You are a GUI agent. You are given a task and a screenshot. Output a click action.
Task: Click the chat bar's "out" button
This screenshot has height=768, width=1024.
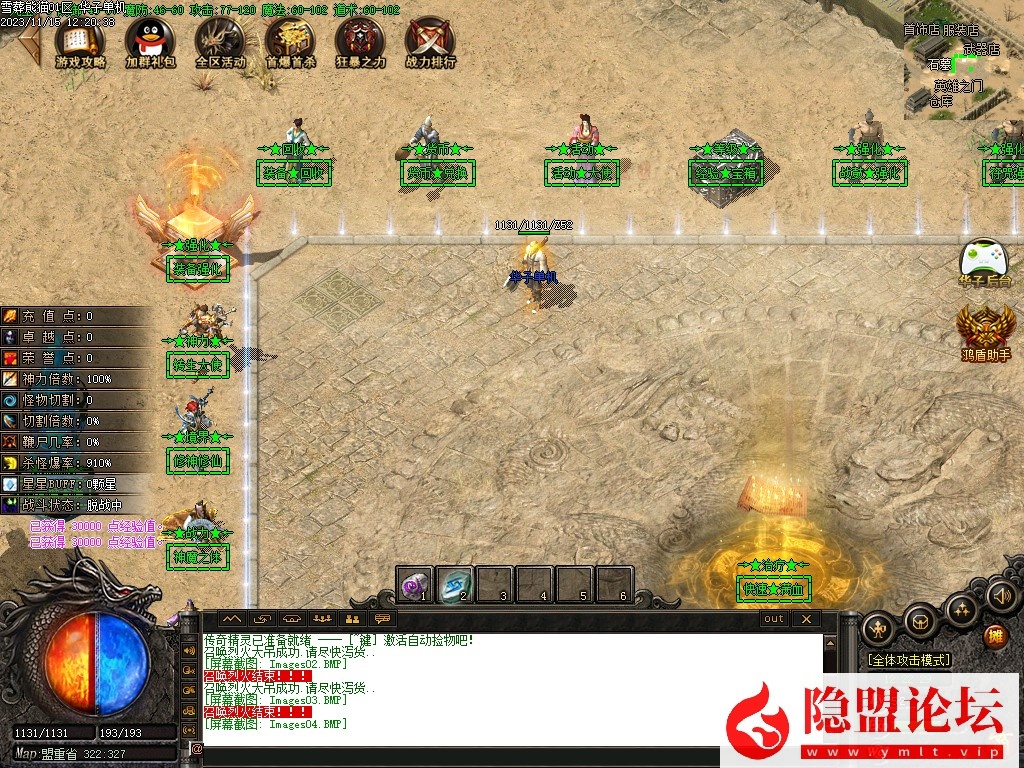tap(774, 619)
